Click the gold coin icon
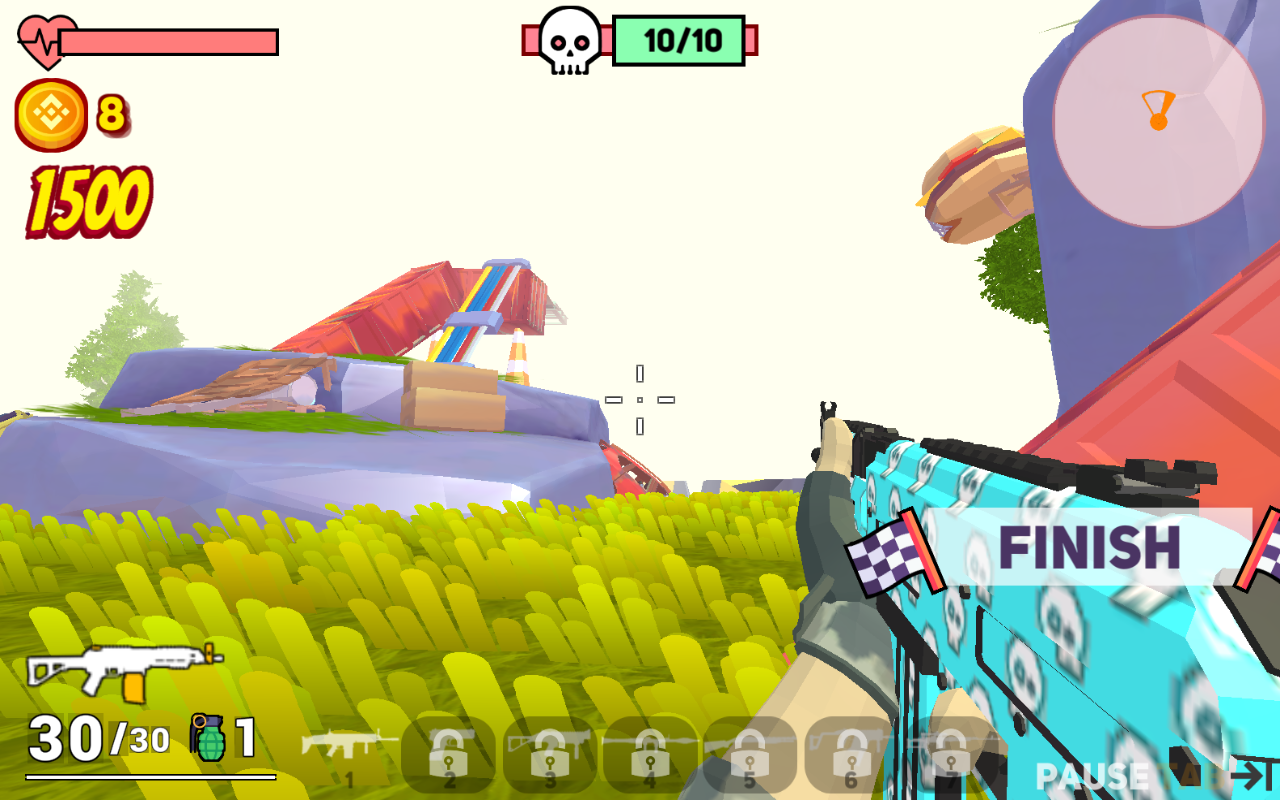Image resolution: width=1280 pixels, height=800 pixels. tap(50, 115)
